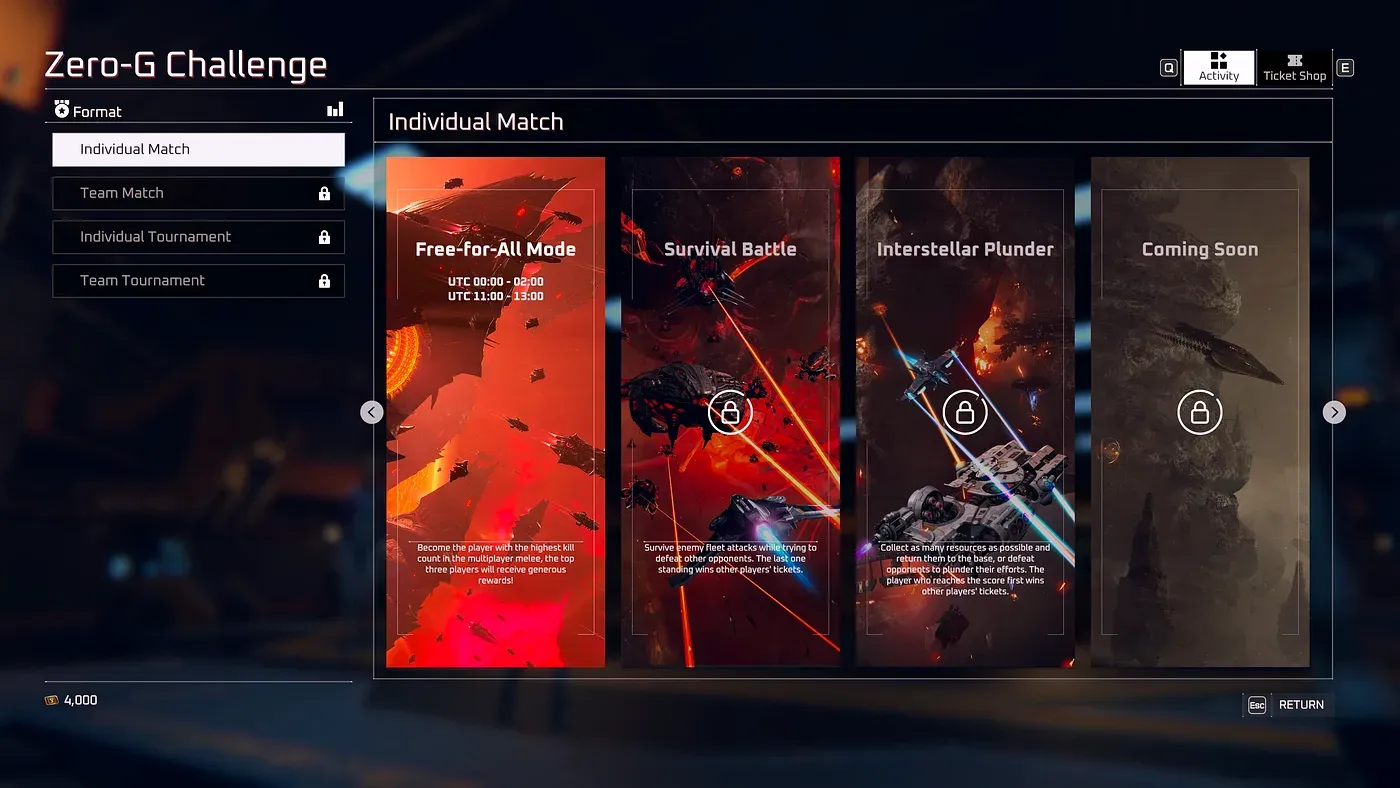Viewport: 1400px width, 788px height.
Task: Click the Activity grid icon
Action: pyautogui.click(x=1218, y=59)
